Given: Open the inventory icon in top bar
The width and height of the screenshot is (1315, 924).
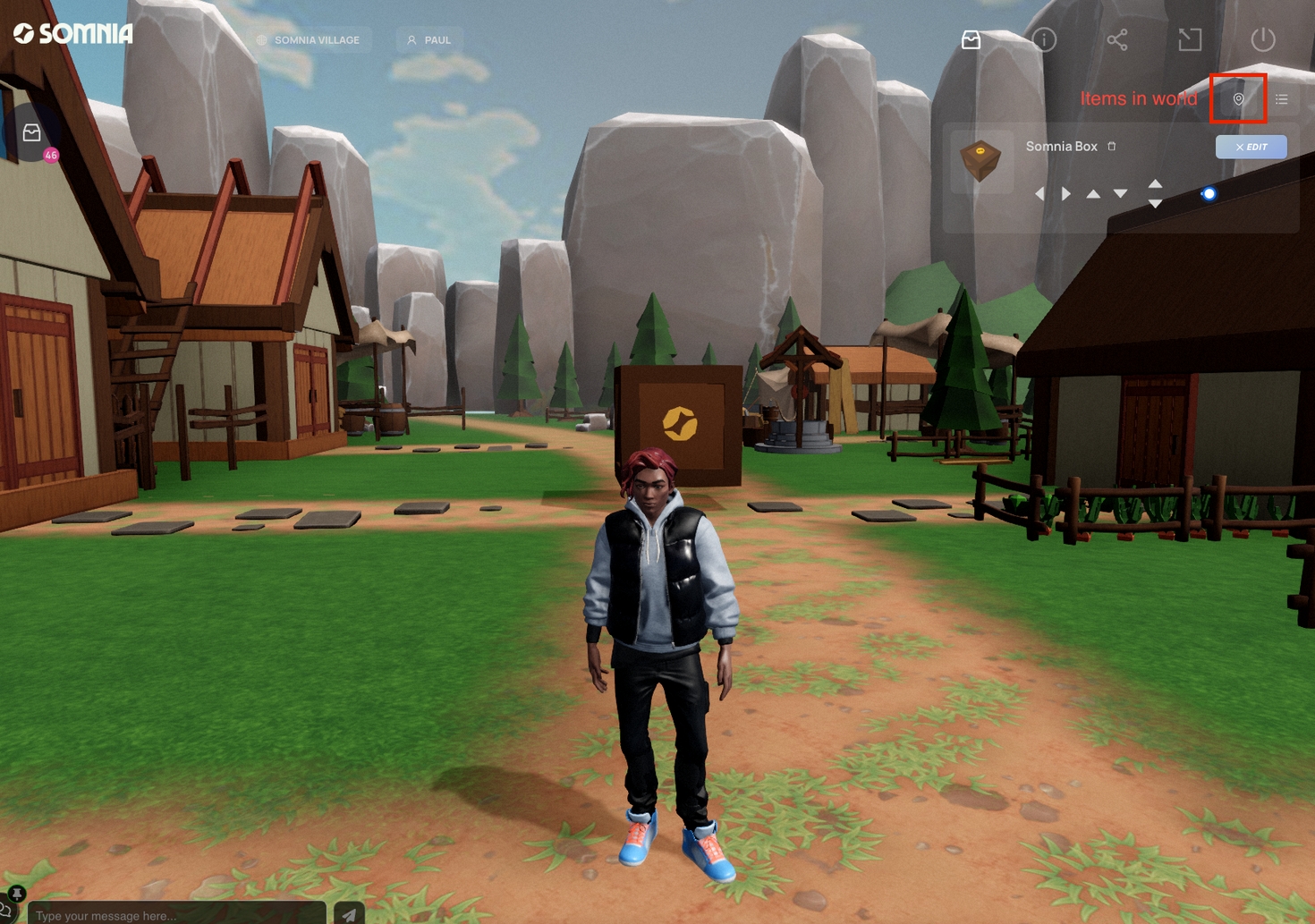Looking at the screenshot, I should [x=971, y=39].
